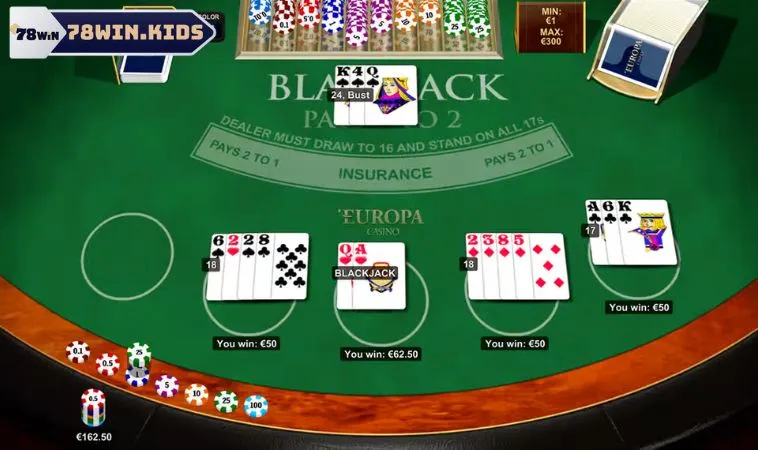The image size is (758, 450).
Task: Pick the 5 value purple chip
Action: click(x=167, y=385)
